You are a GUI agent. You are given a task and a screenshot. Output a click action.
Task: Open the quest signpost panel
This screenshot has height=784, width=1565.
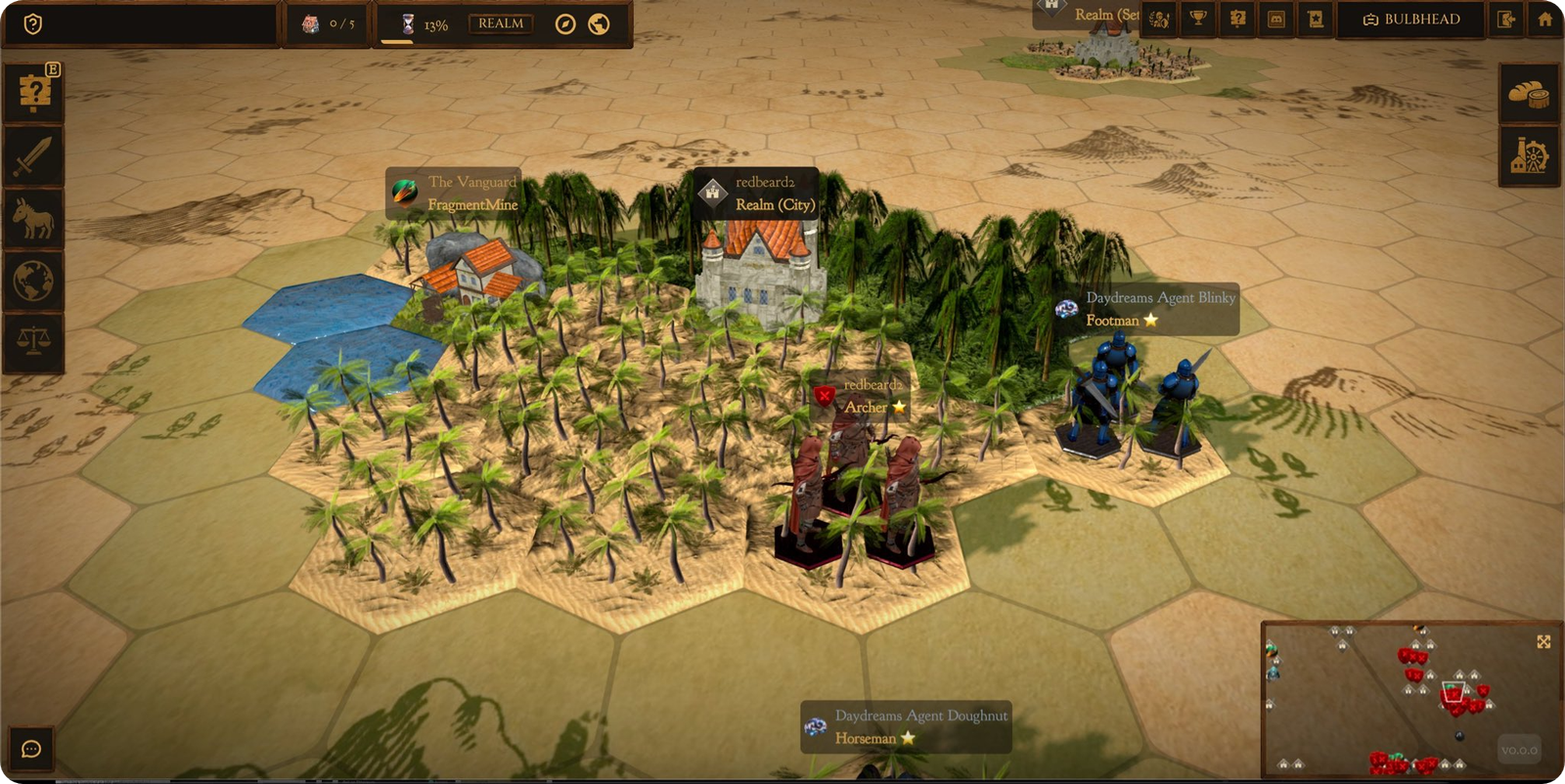pyautogui.click(x=34, y=93)
